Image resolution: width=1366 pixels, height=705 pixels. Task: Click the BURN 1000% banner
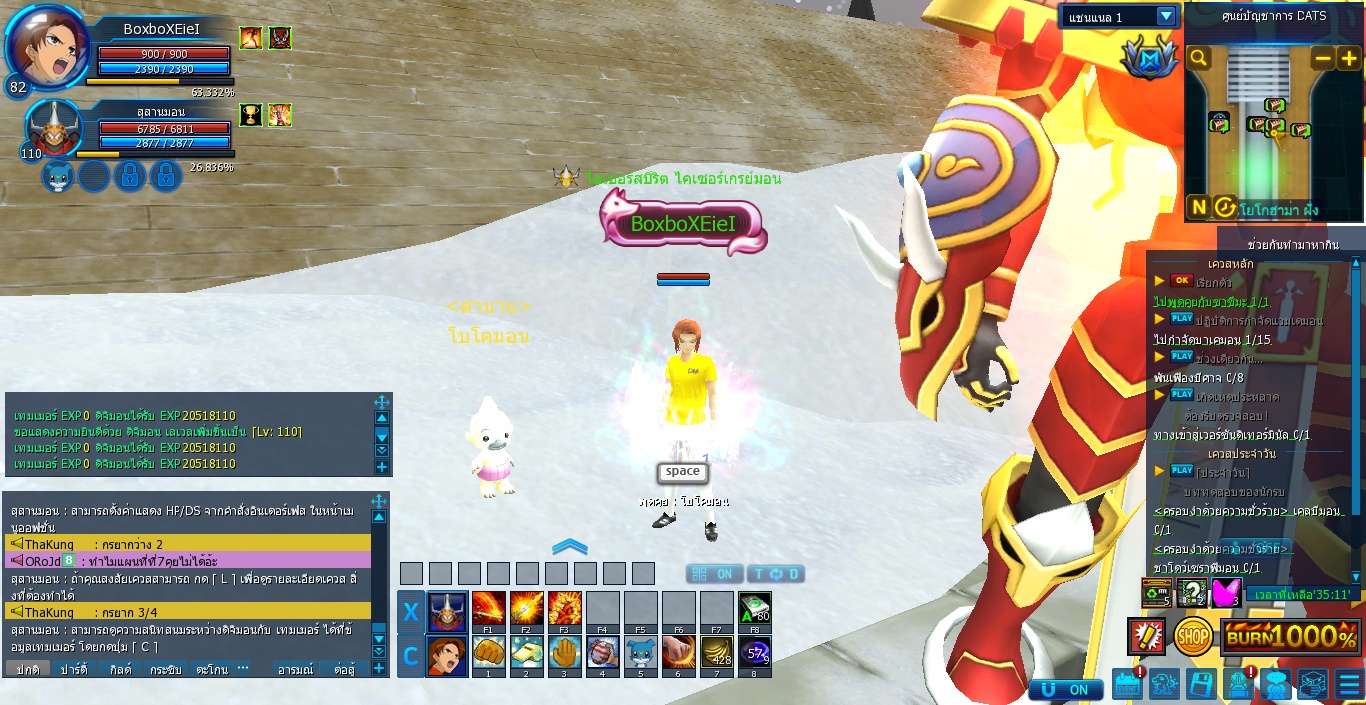pyautogui.click(x=1291, y=636)
